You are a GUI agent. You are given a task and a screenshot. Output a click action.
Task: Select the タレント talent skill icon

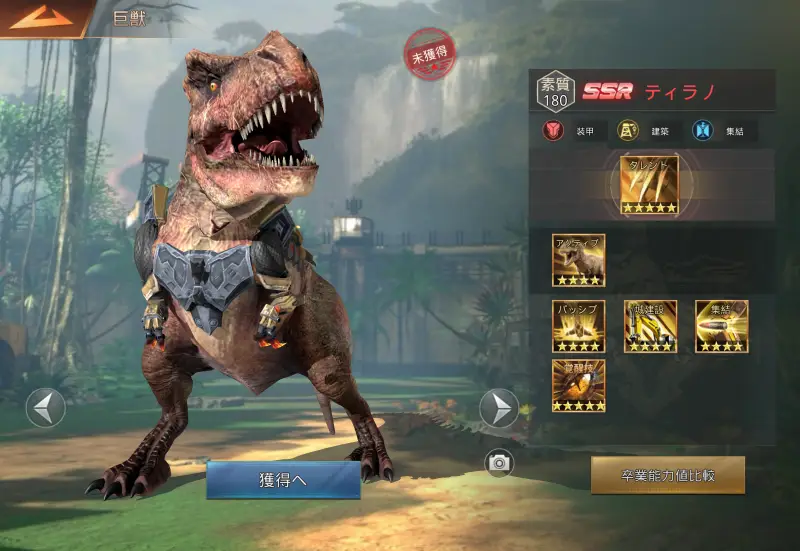point(649,184)
